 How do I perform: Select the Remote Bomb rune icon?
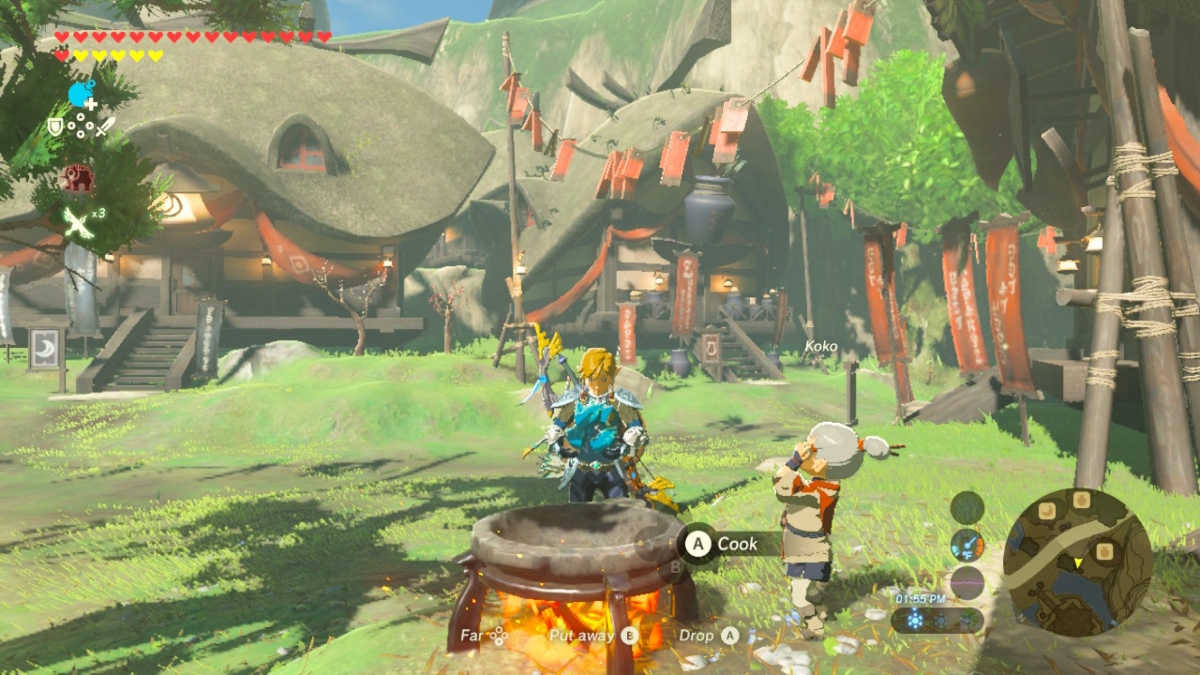81,95
